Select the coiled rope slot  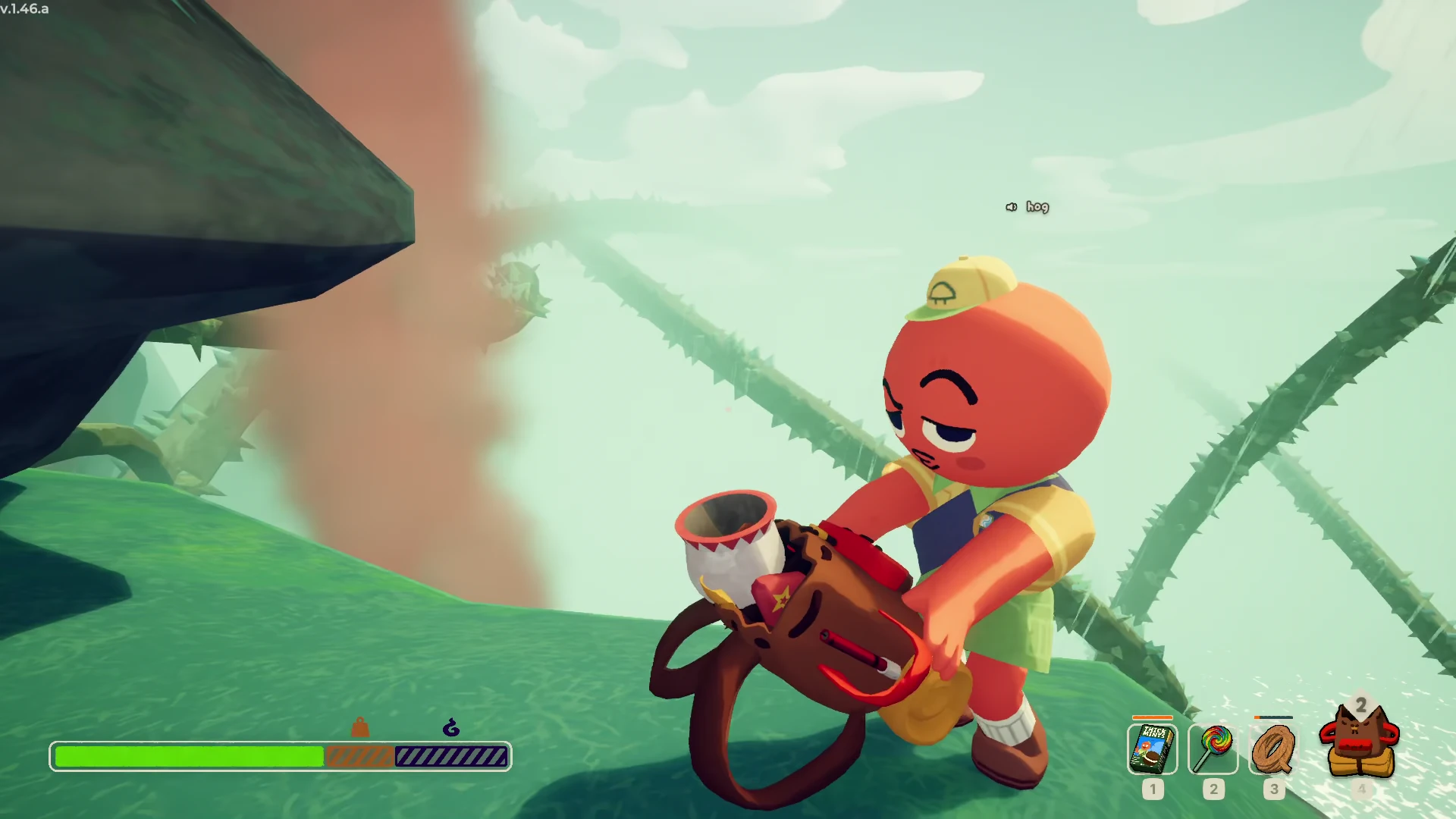(1273, 748)
